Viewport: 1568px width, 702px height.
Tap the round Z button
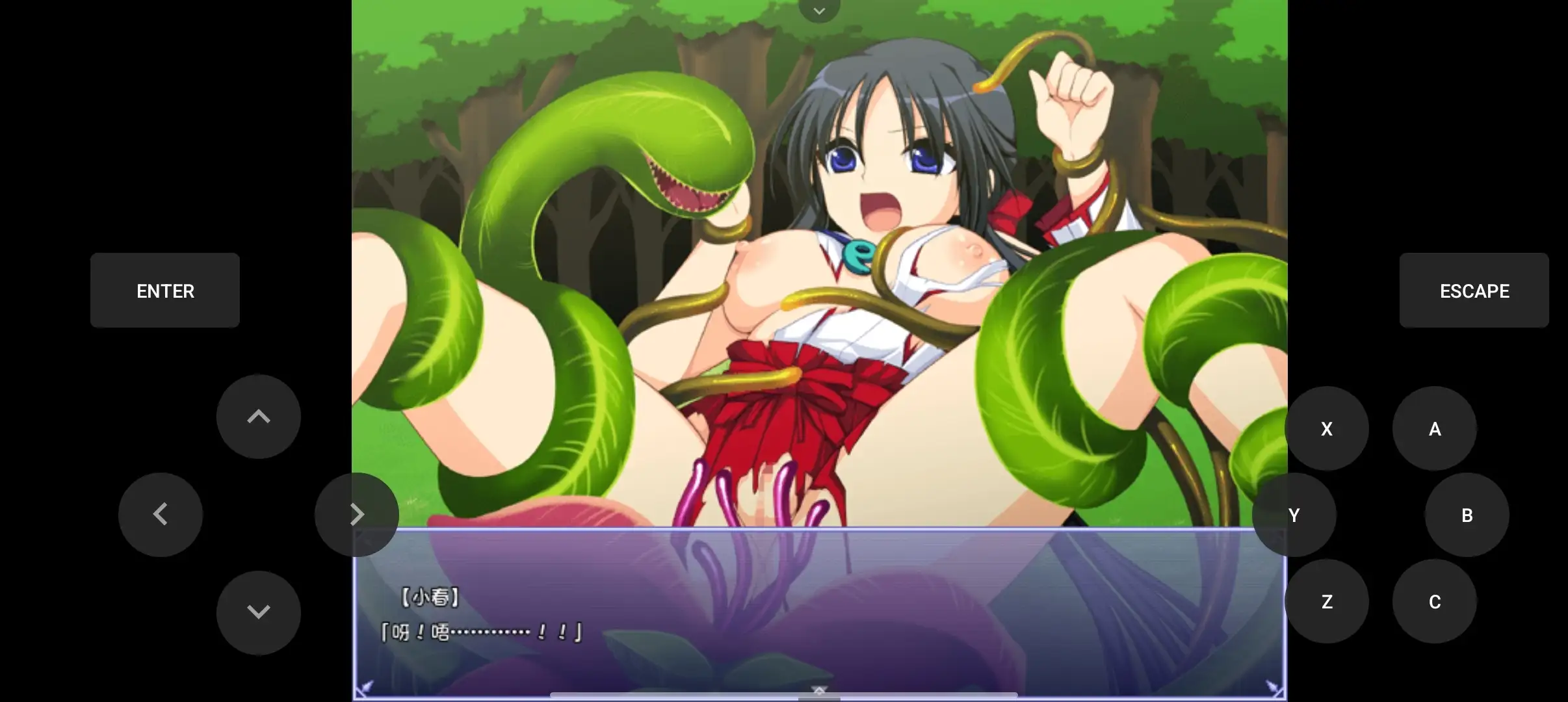(1327, 601)
